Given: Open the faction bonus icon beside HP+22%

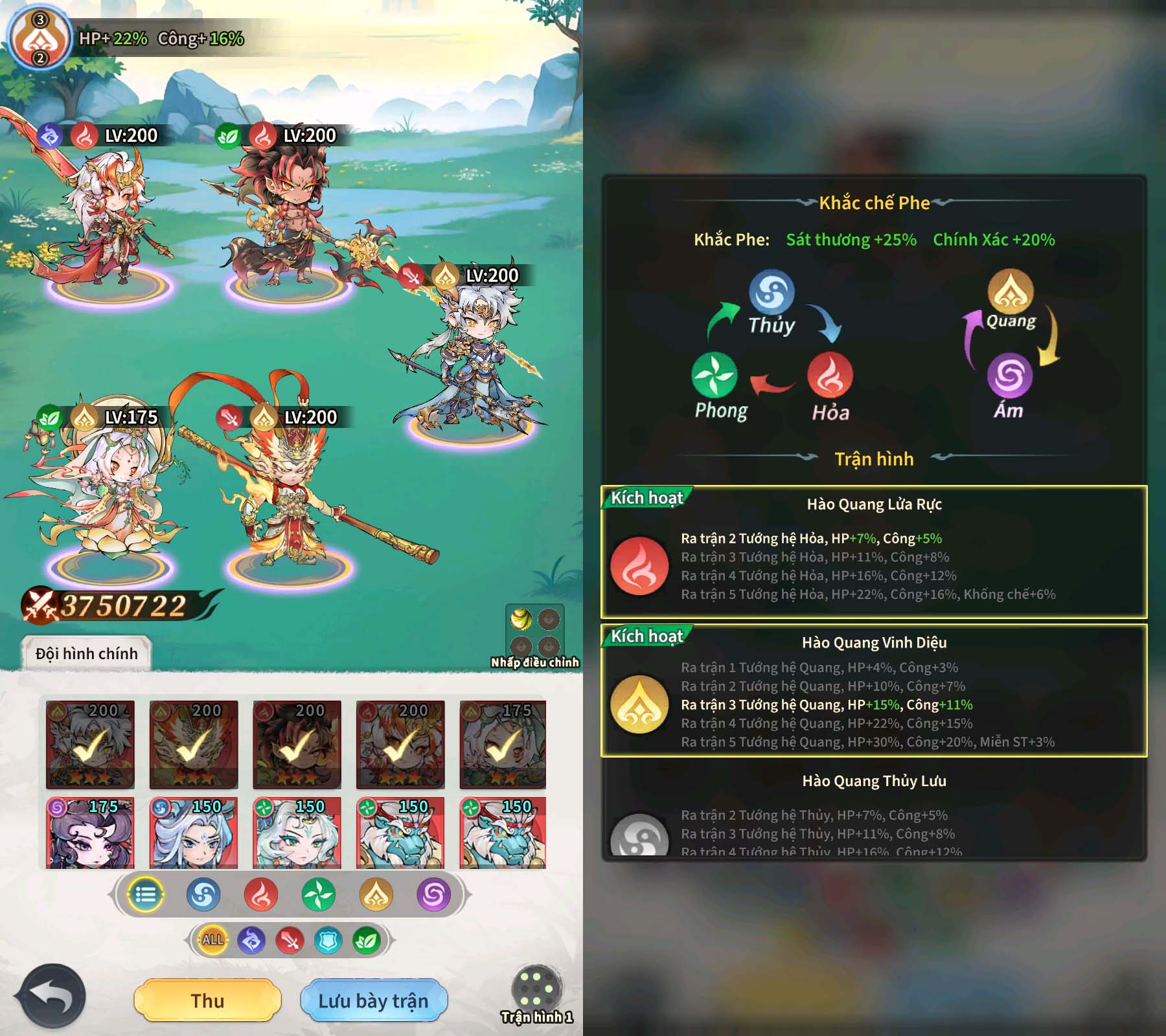Looking at the screenshot, I should 40,39.
